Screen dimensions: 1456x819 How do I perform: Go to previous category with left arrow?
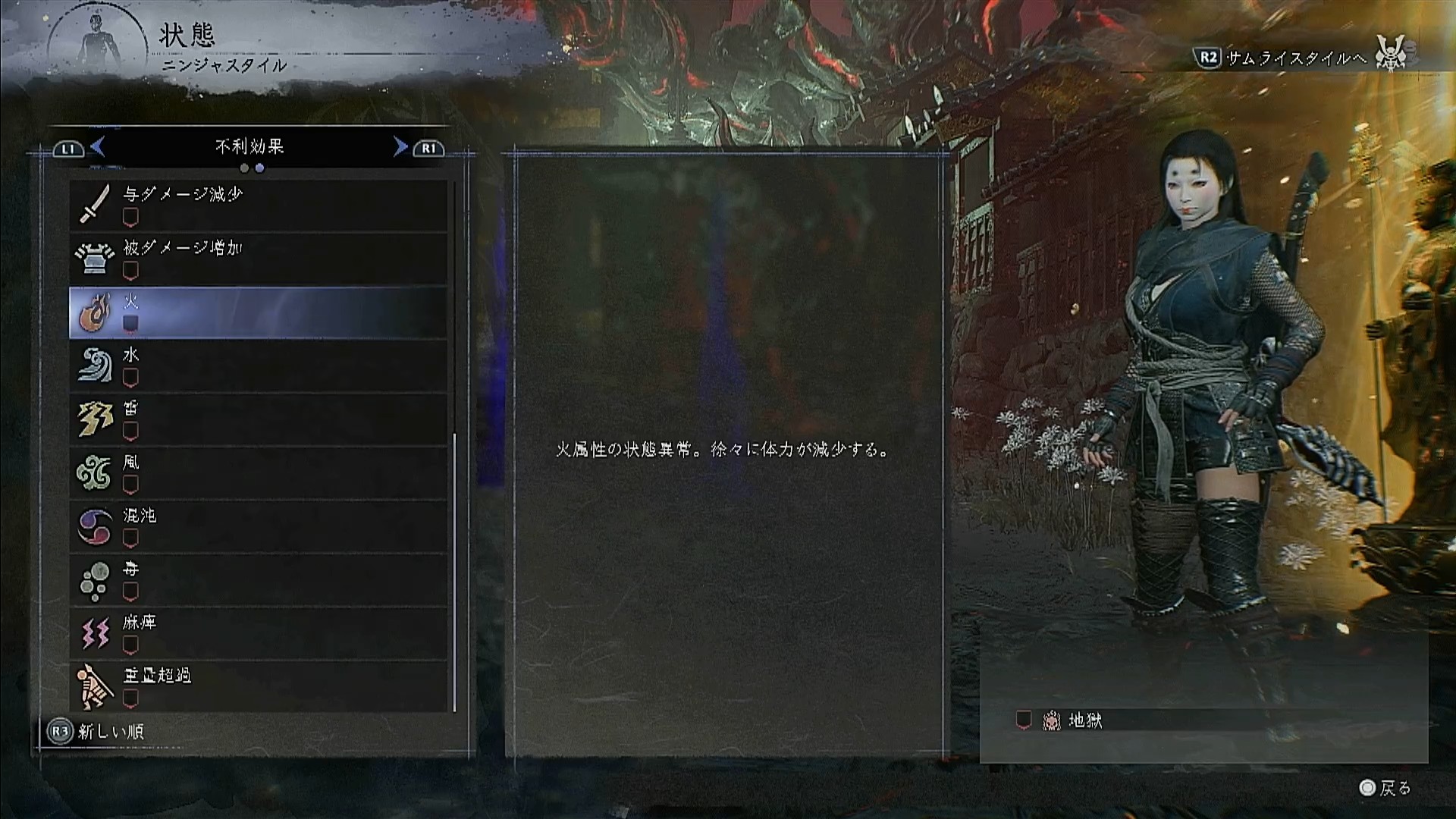(97, 146)
